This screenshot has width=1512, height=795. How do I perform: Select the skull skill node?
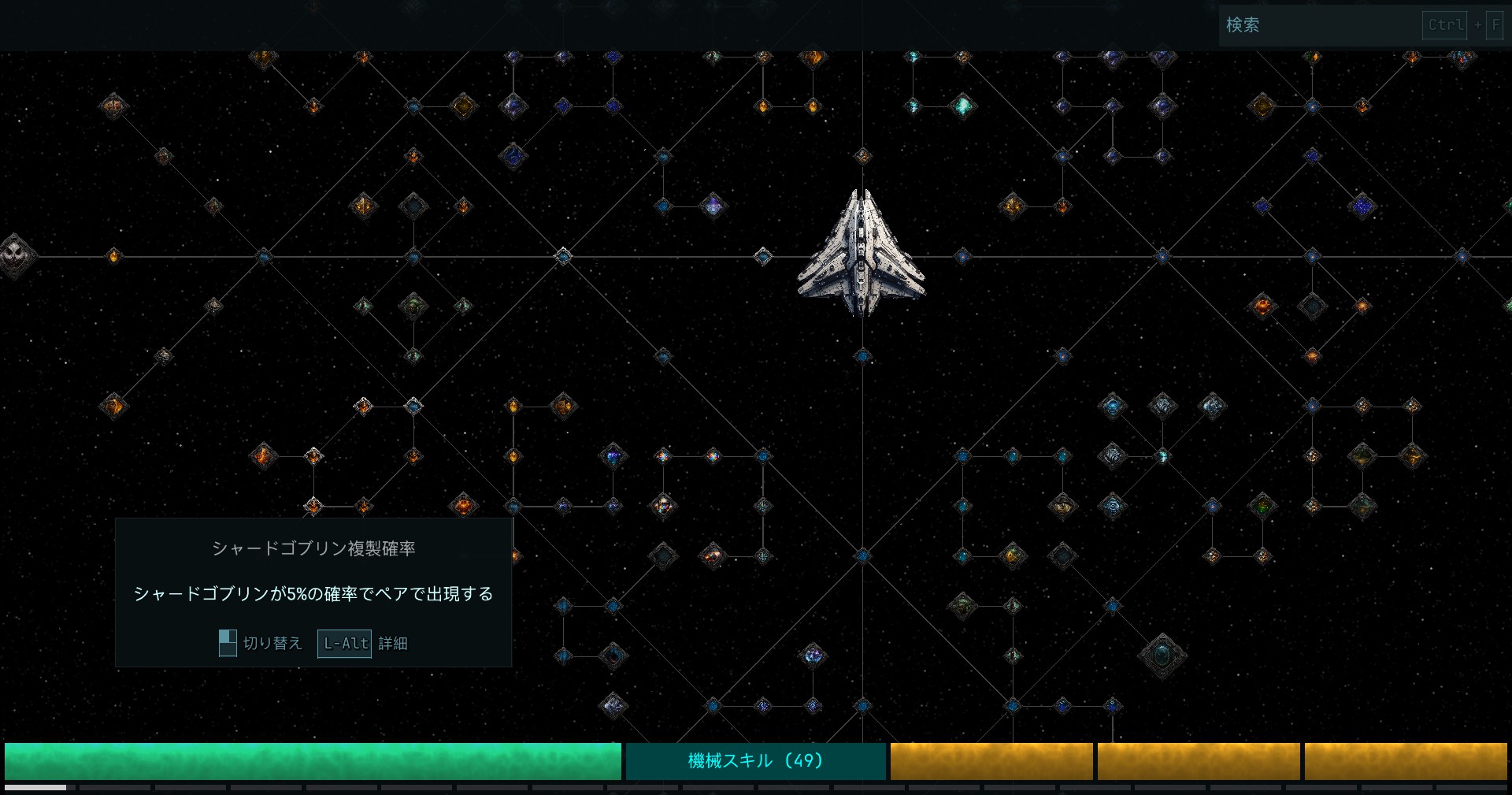coord(14,255)
